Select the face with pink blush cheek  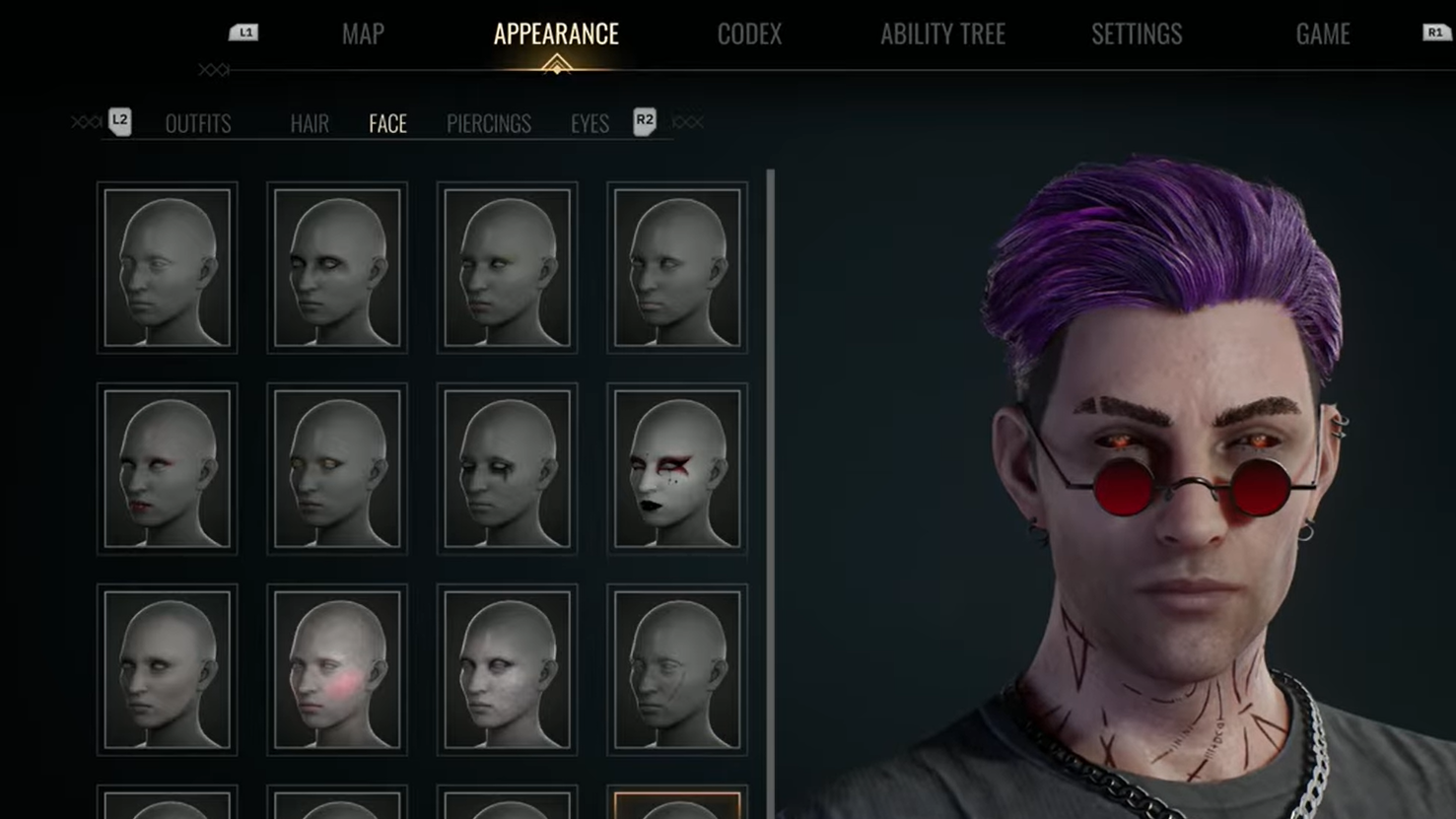337,669
